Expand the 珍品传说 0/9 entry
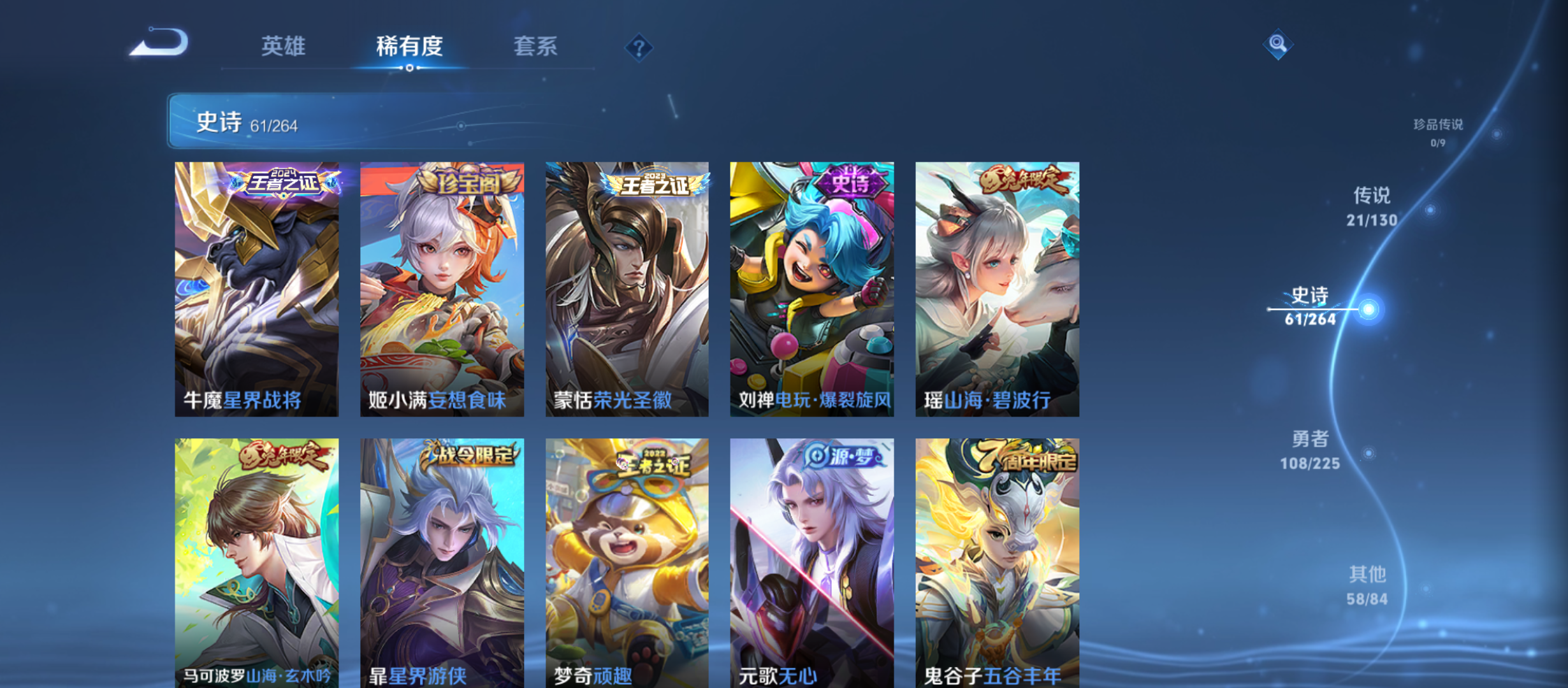 (x=1435, y=134)
